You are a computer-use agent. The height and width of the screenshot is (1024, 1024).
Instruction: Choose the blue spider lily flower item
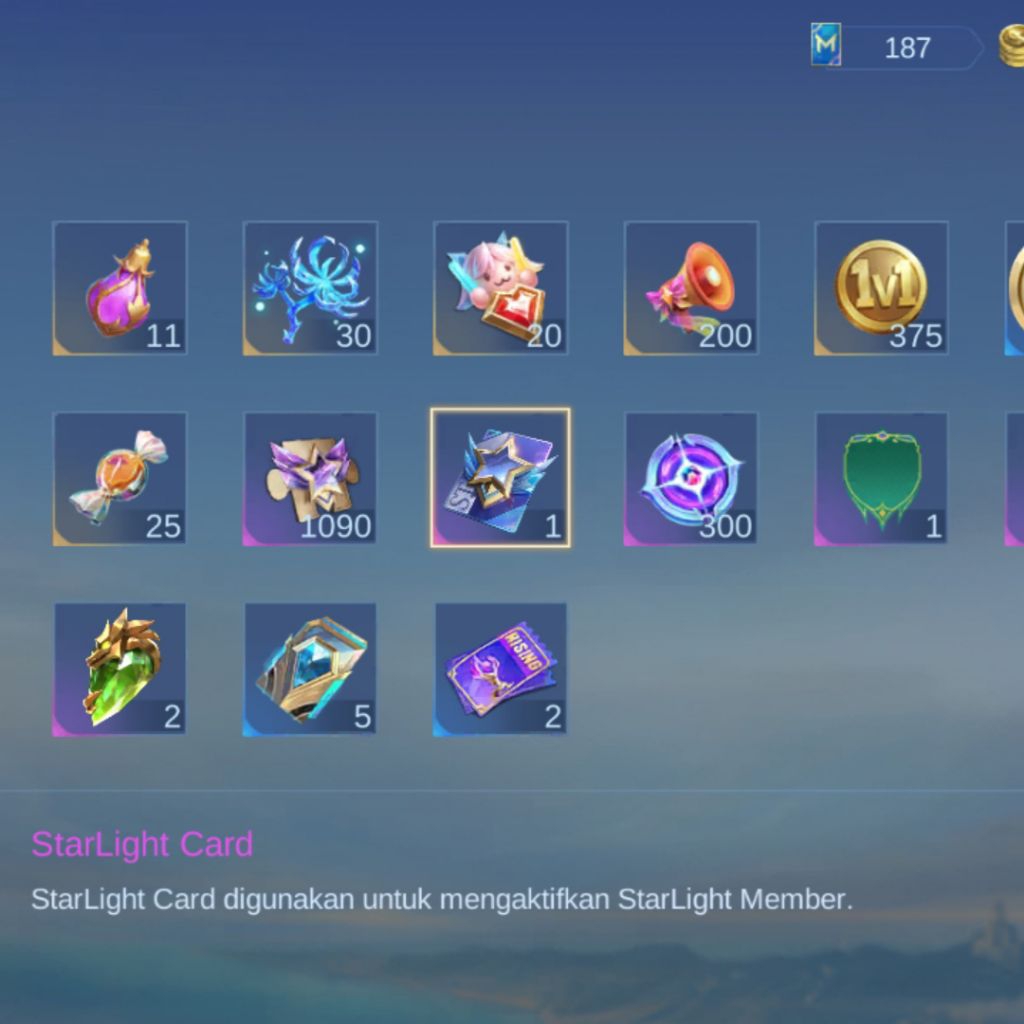click(310, 288)
